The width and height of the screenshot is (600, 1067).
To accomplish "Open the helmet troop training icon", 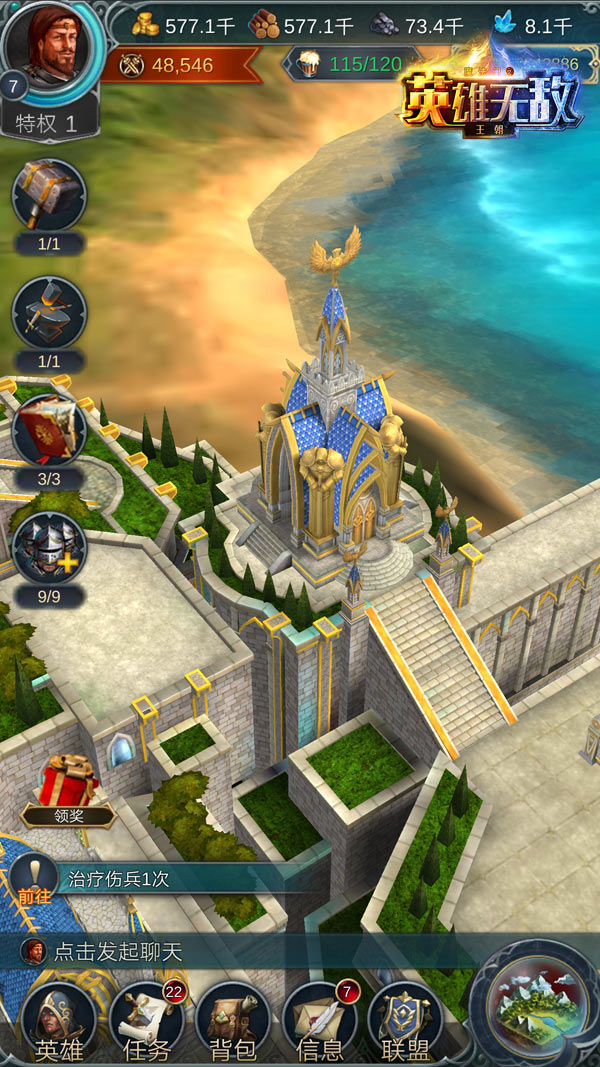I will (x=49, y=547).
